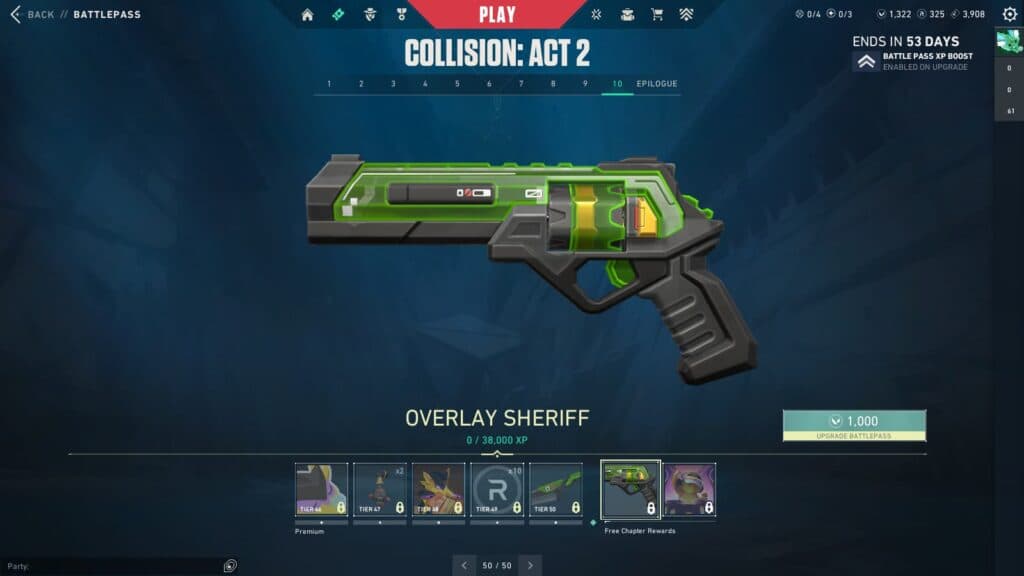Click the red PLAY button
This screenshot has width=1024, height=576.
(497, 14)
